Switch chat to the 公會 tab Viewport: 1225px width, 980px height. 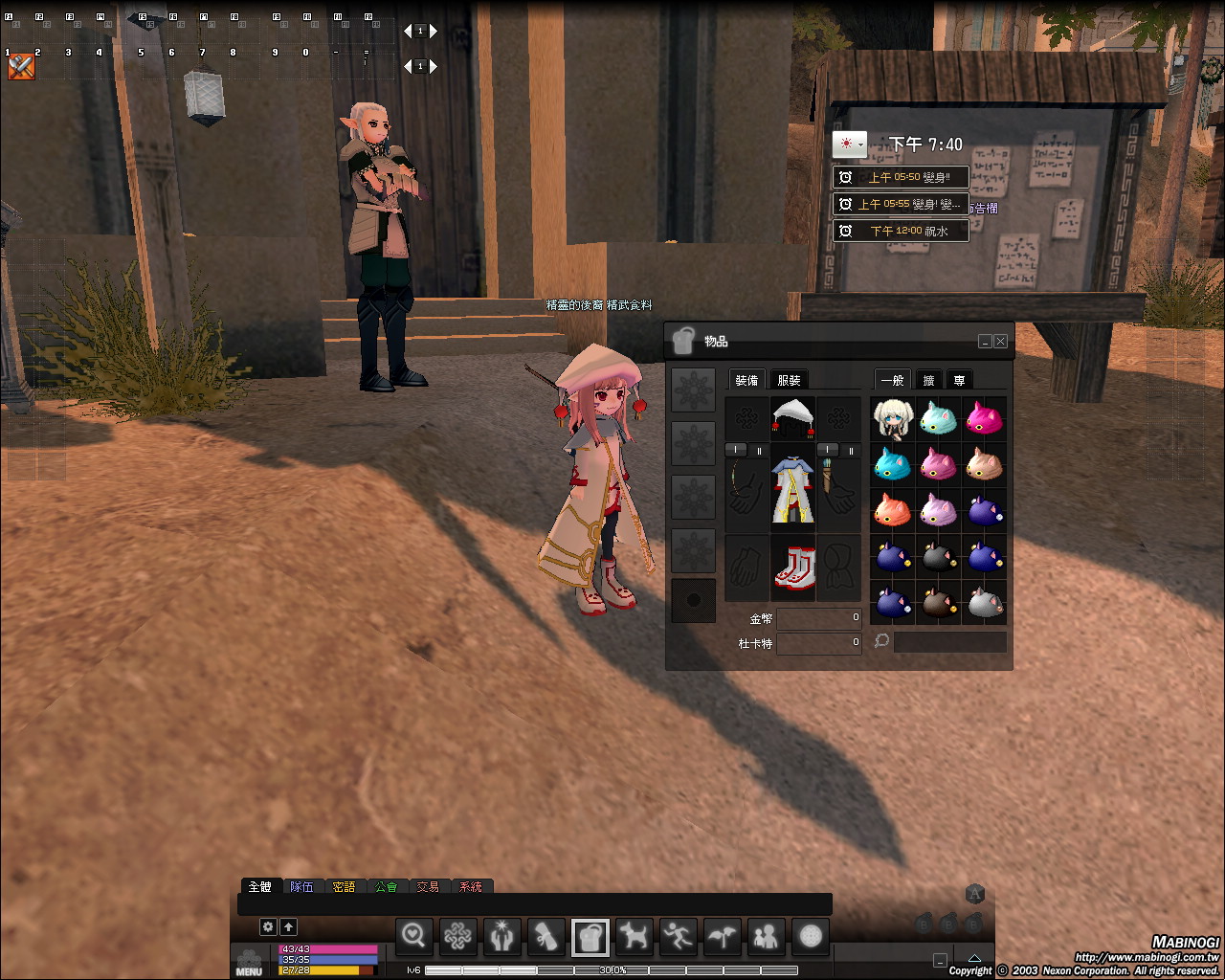[x=386, y=887]
